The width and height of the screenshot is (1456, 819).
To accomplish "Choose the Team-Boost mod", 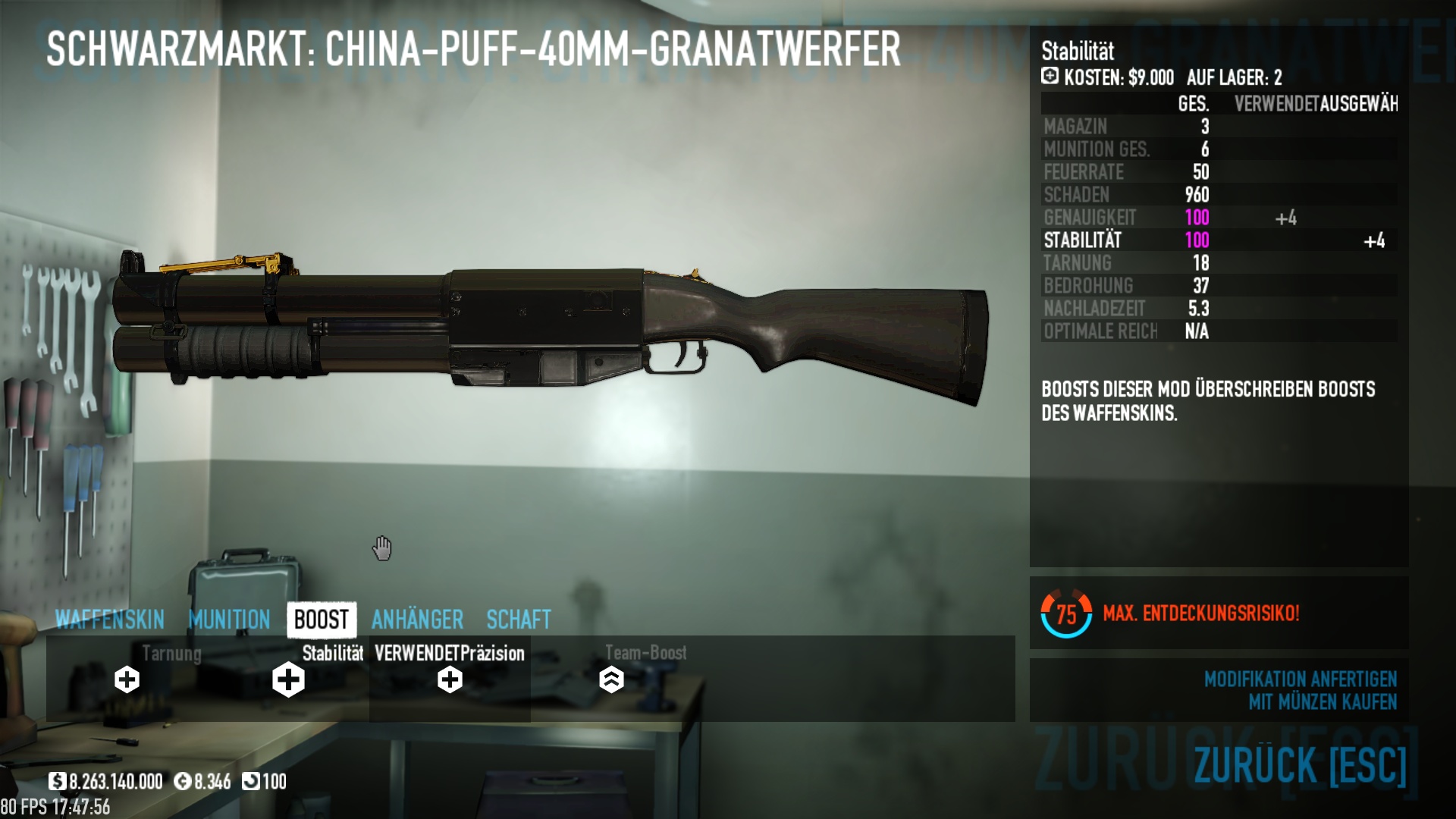I will [611, 679].
